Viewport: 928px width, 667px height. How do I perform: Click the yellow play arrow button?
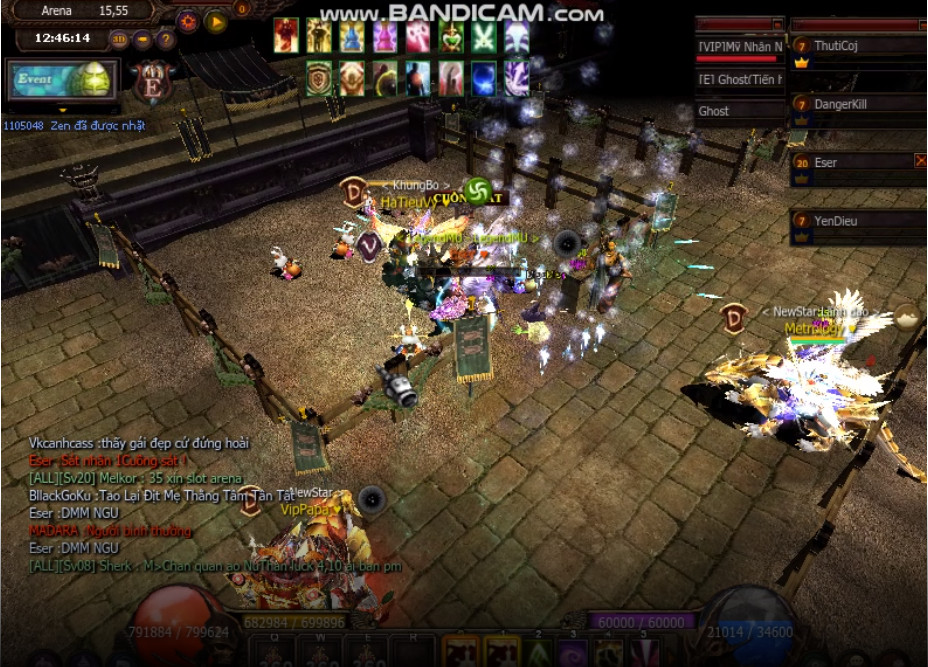[x=216, y=21]
